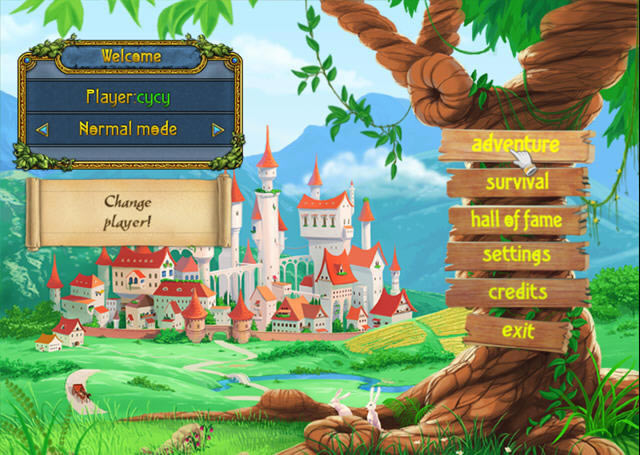Start the adventure mode
The height and width of the screenshot is (455, 640).
pos(514,145)
